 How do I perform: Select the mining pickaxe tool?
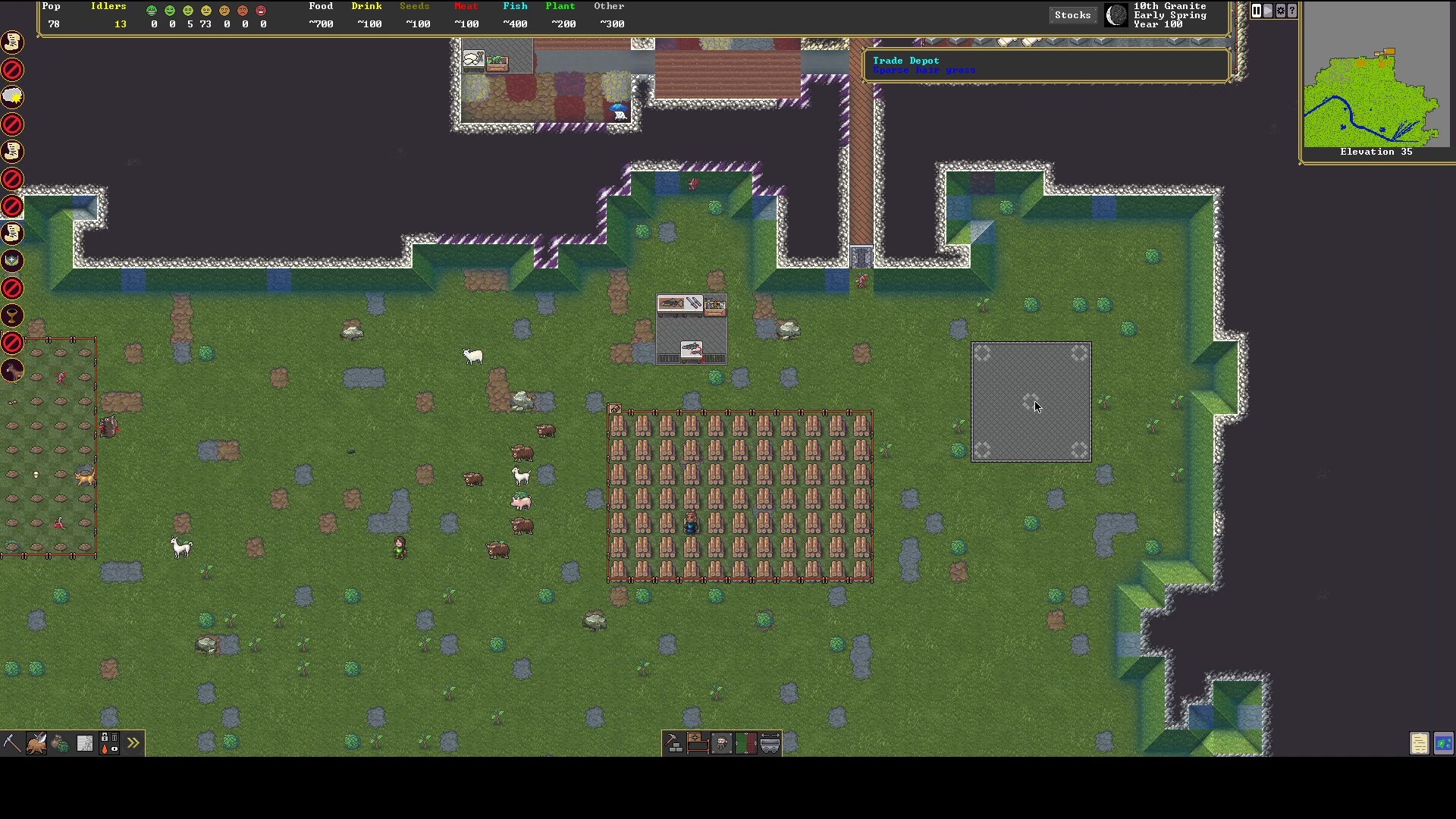click(11, 743)
